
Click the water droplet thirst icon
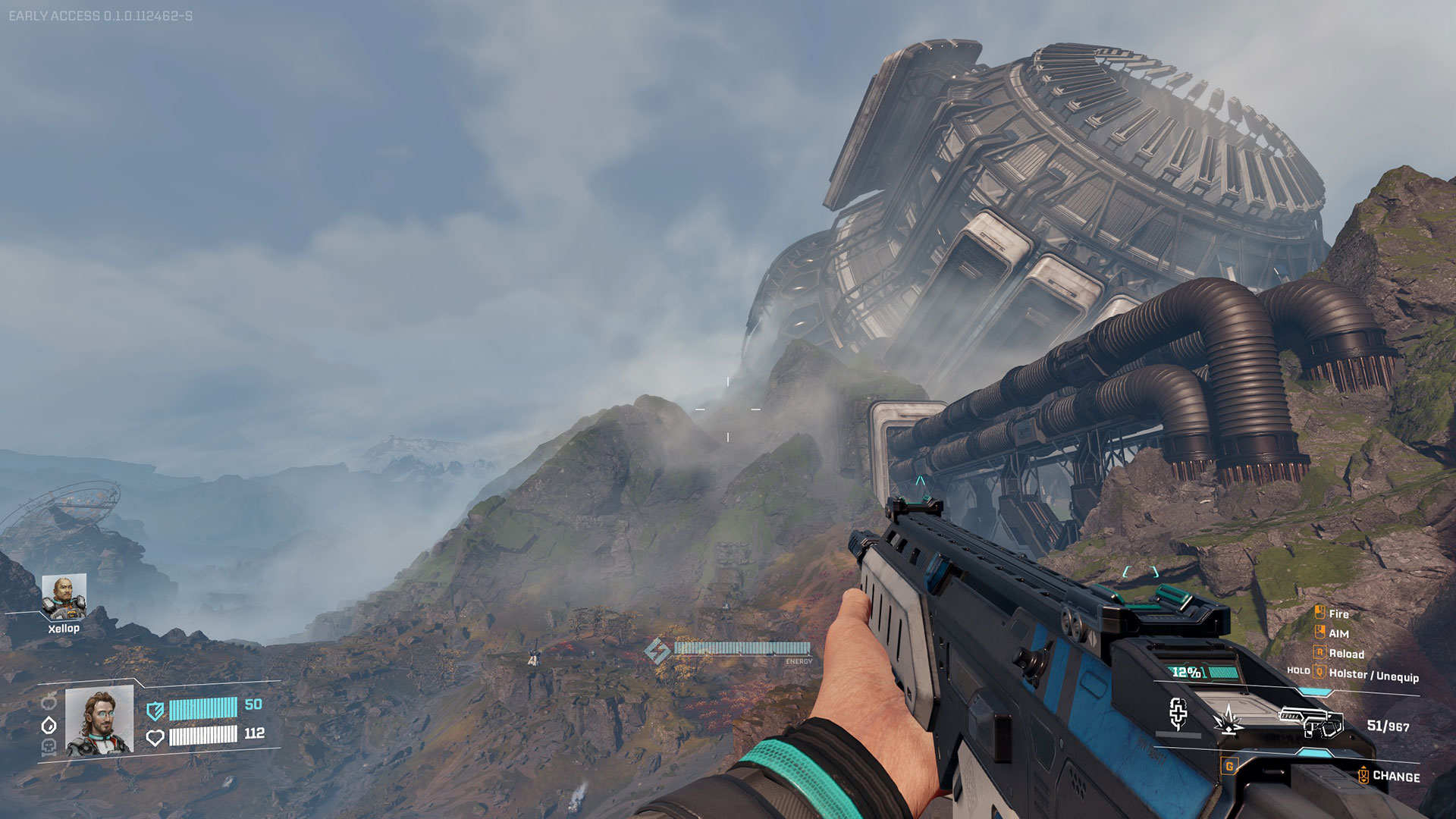(49, 725)
